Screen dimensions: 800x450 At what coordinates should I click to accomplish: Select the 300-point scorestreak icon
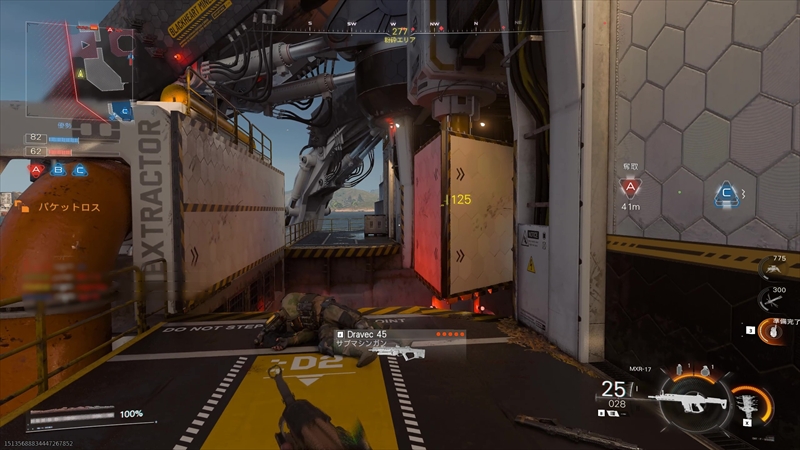point(771,298)
